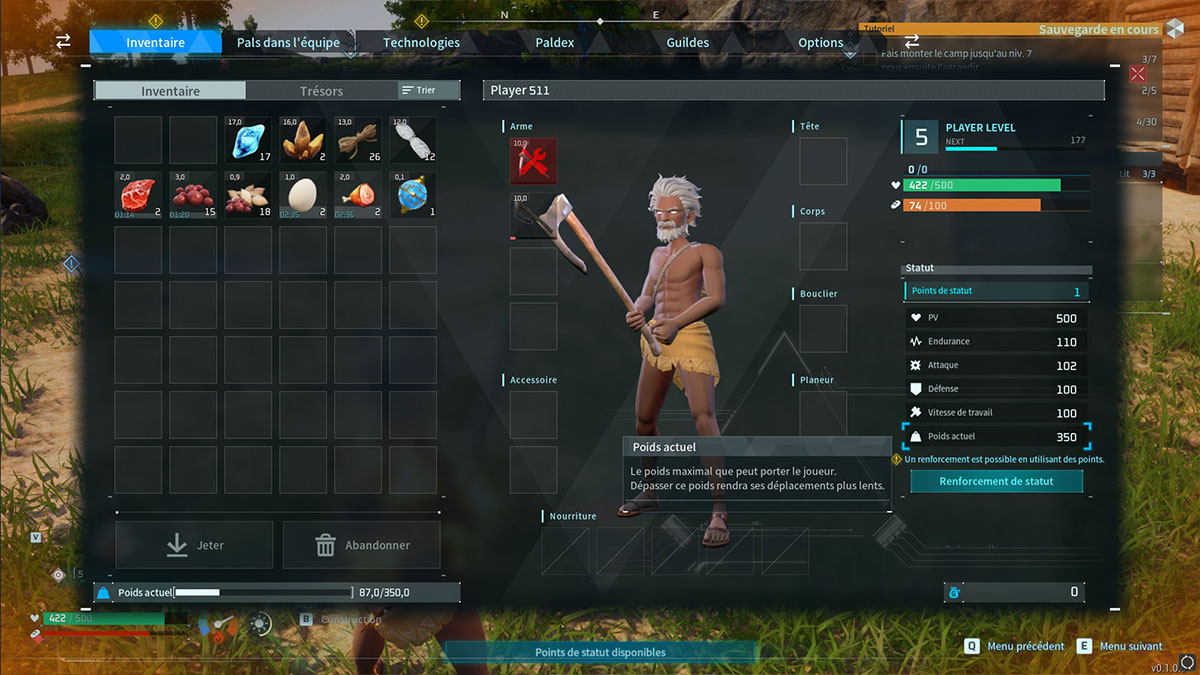Select the Attaque stat row
1200x675 pixels.
tap(996, 366)
